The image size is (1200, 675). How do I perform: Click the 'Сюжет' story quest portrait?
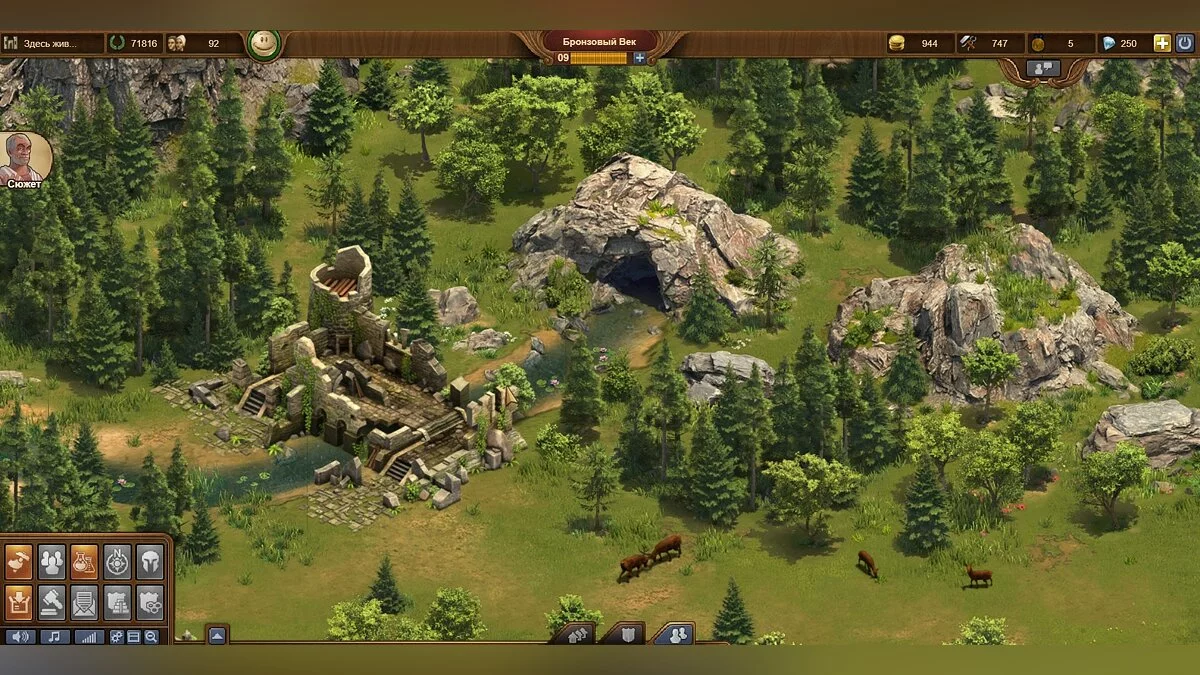[x=25, y=160]
